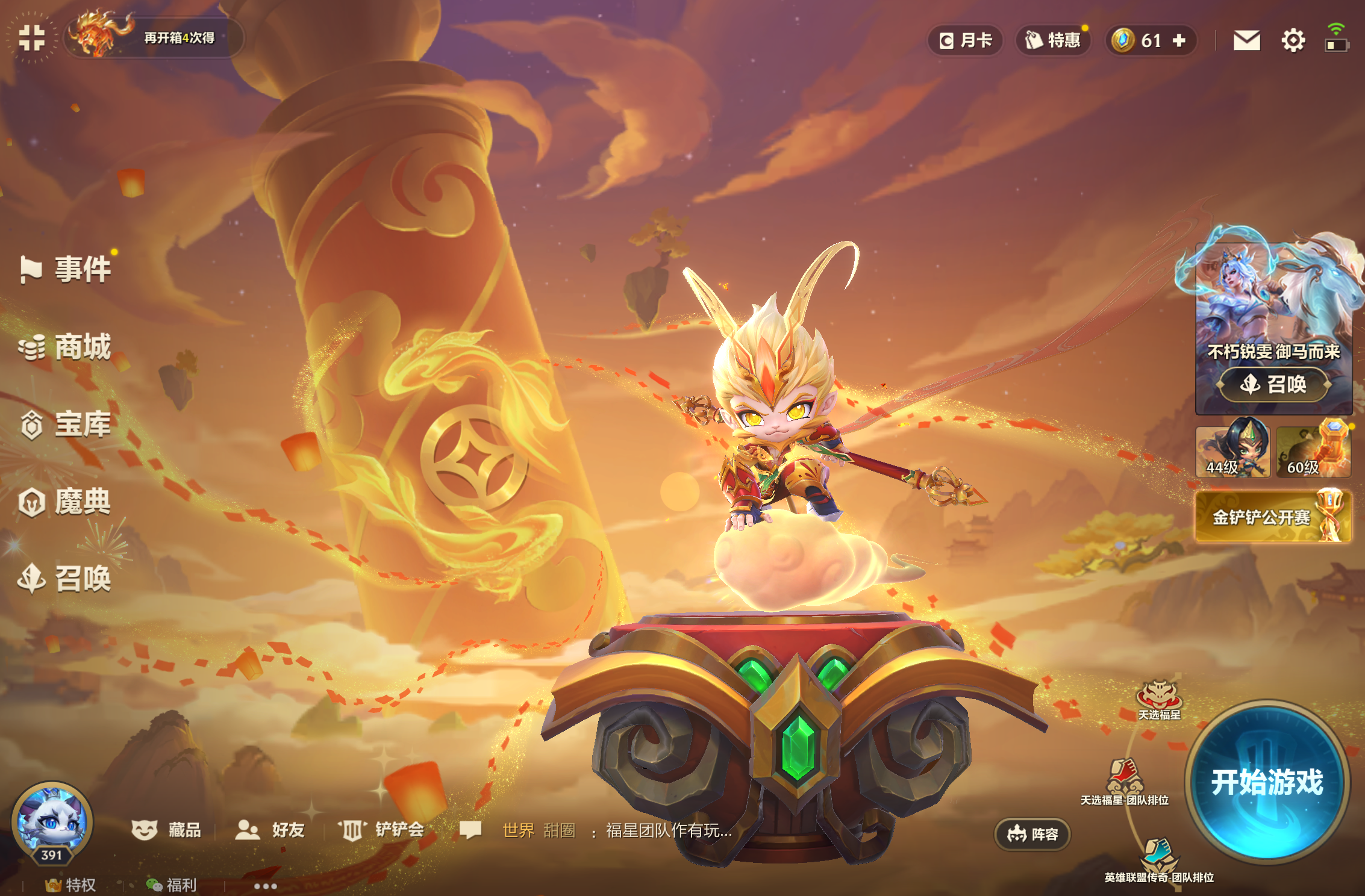The height and width of the screenshot is (896, 1365).
Task: Open the 再开箱4次得 chest reward banner
Action: (154, 37)
